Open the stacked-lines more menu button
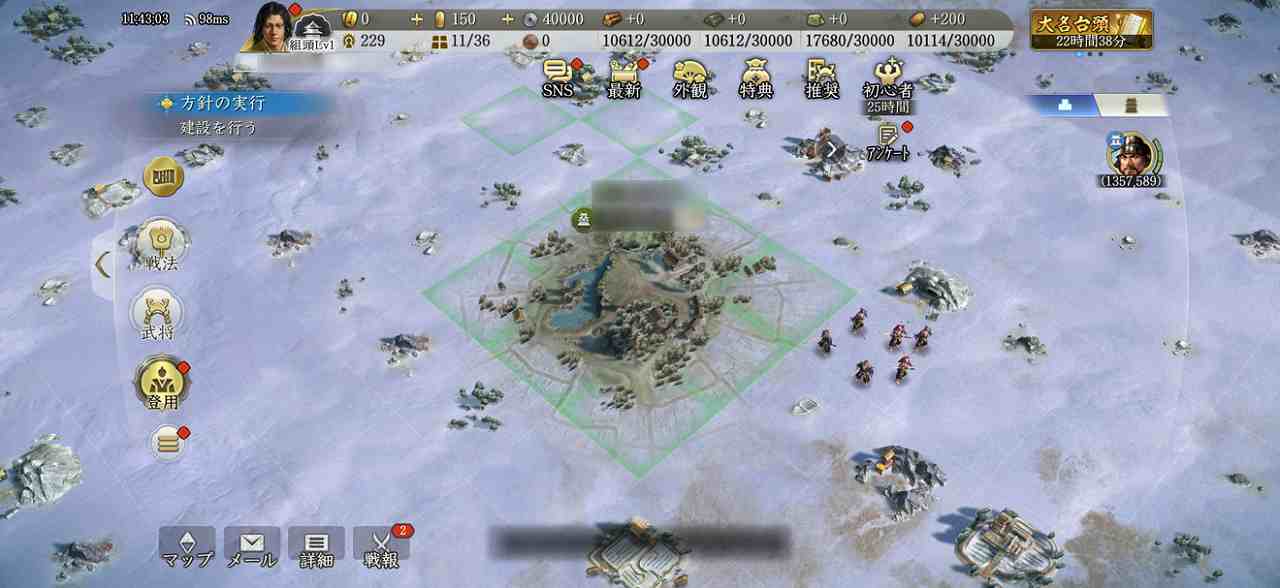 click(x=167, y=443)
